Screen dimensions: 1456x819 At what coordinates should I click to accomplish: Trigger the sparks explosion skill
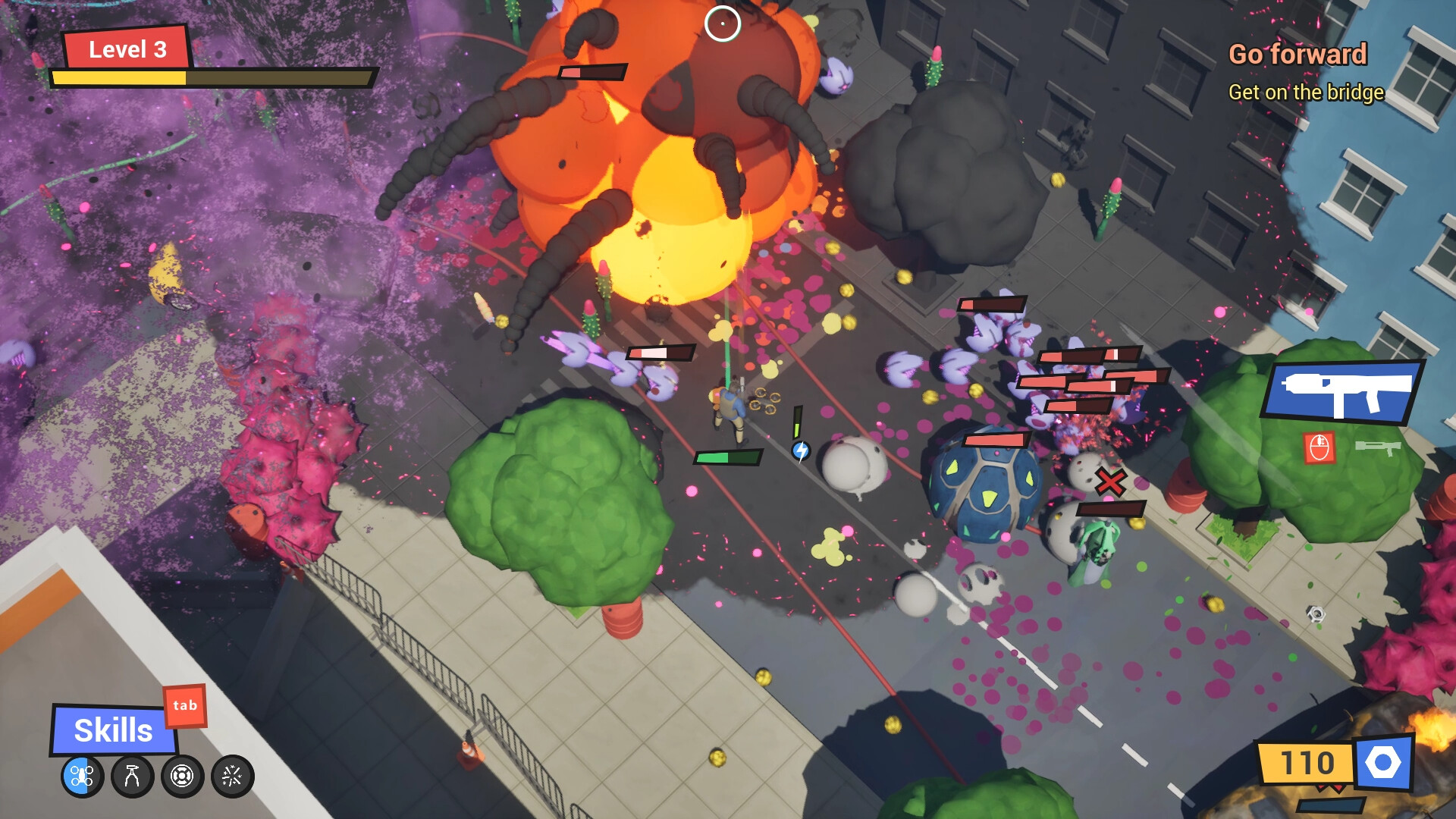click(x=233, y=775)
